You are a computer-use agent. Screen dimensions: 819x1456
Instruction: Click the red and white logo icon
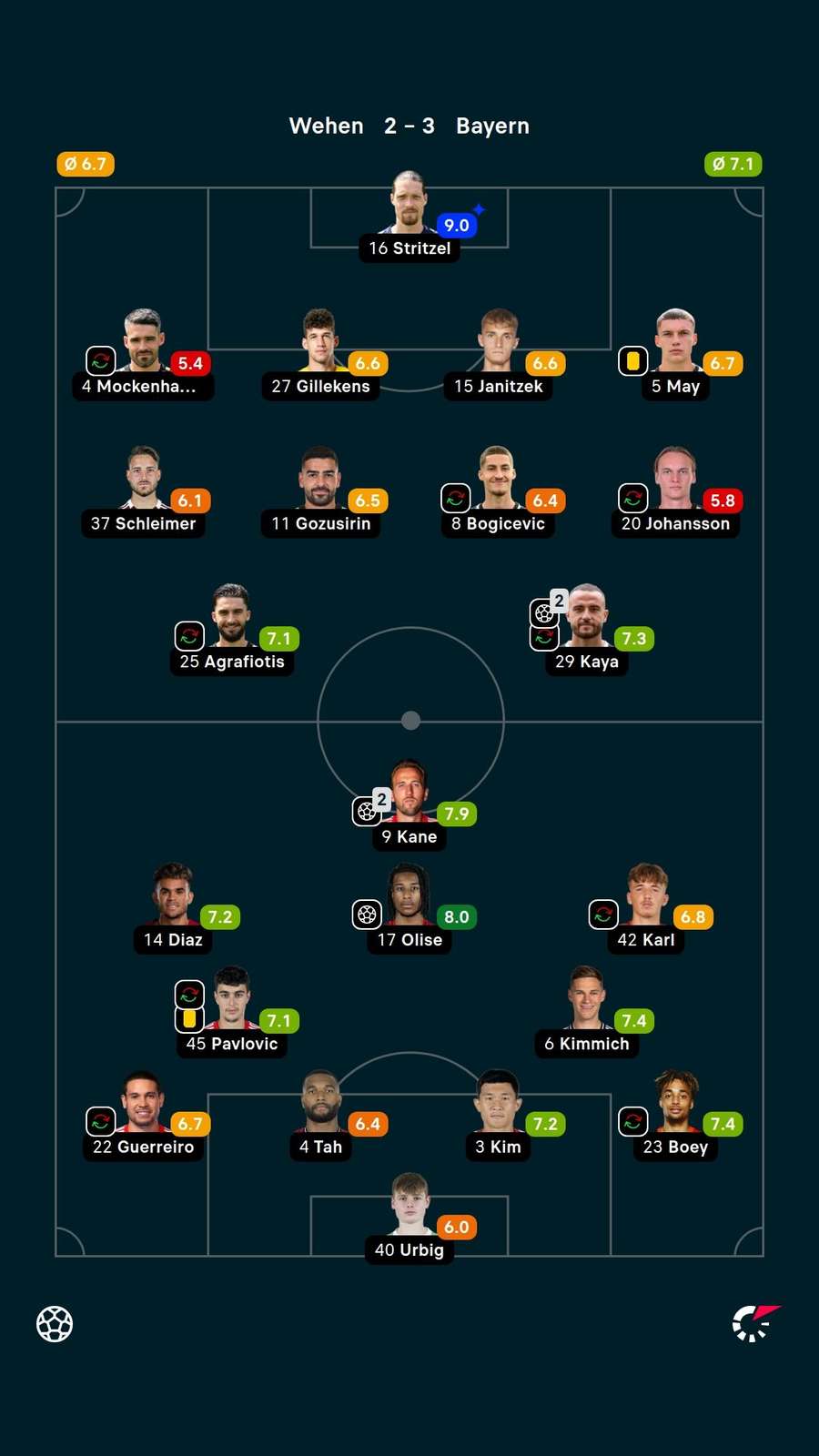click(x=755, y=1323)
